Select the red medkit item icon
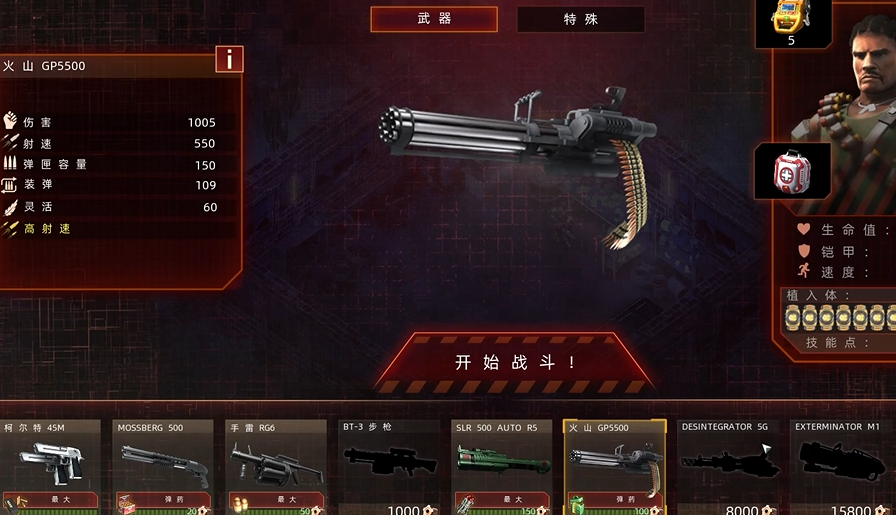 click(792, 171)
